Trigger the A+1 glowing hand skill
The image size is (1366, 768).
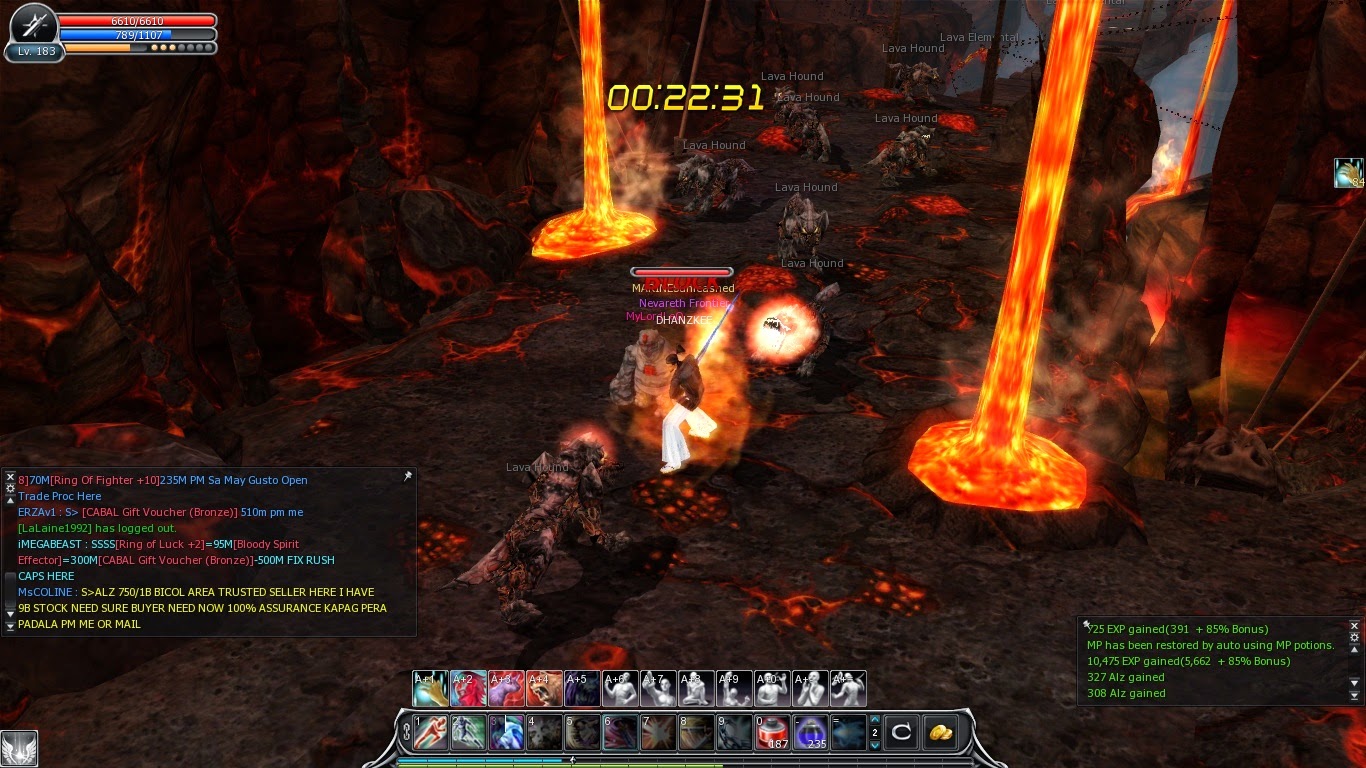pyautogui.click(x=430, y=689)
